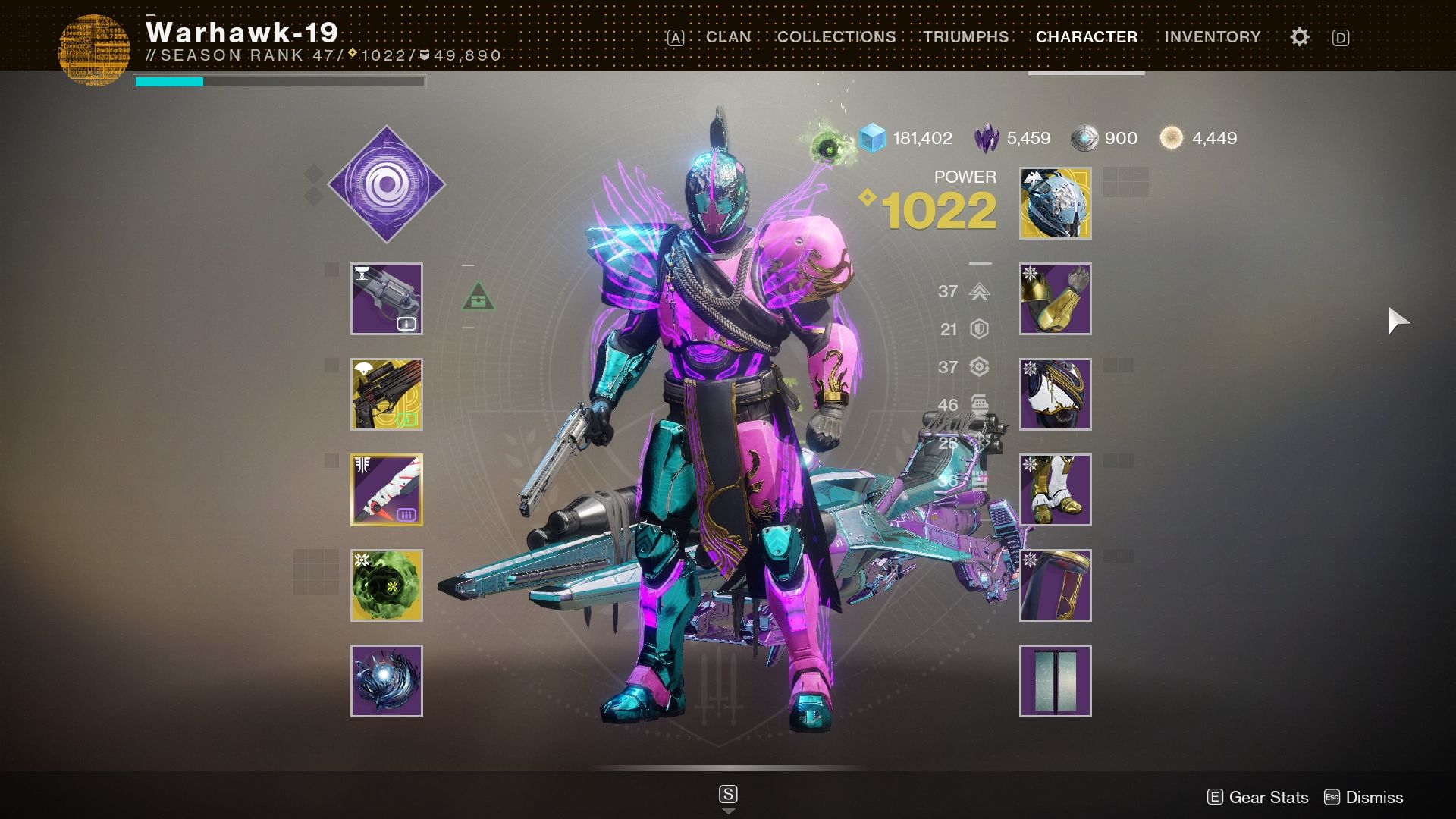
Task: Open the leg armor slot
Action: click(x=1055, y=489)
